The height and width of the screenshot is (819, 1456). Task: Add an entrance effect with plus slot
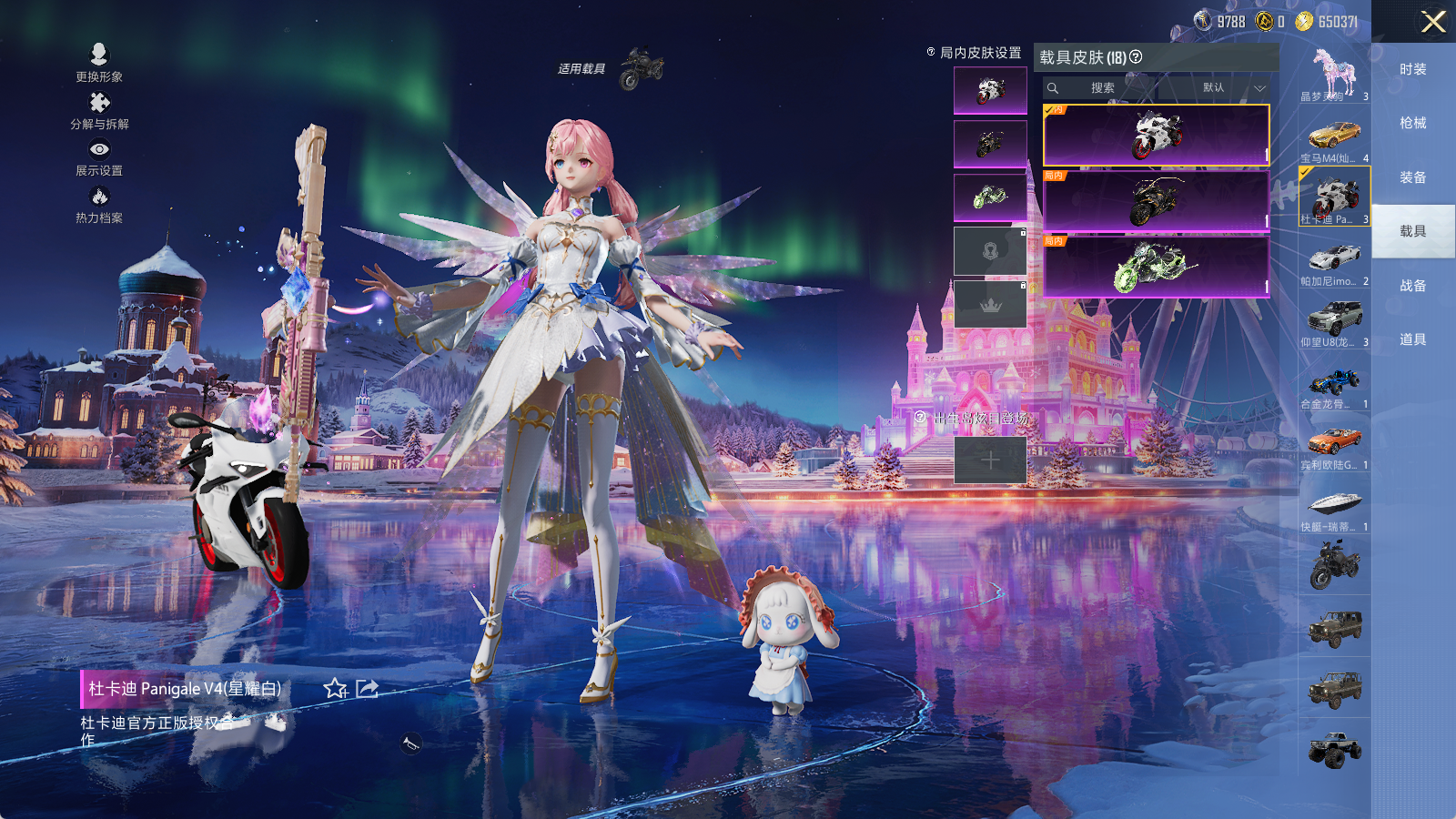point(990,460)
